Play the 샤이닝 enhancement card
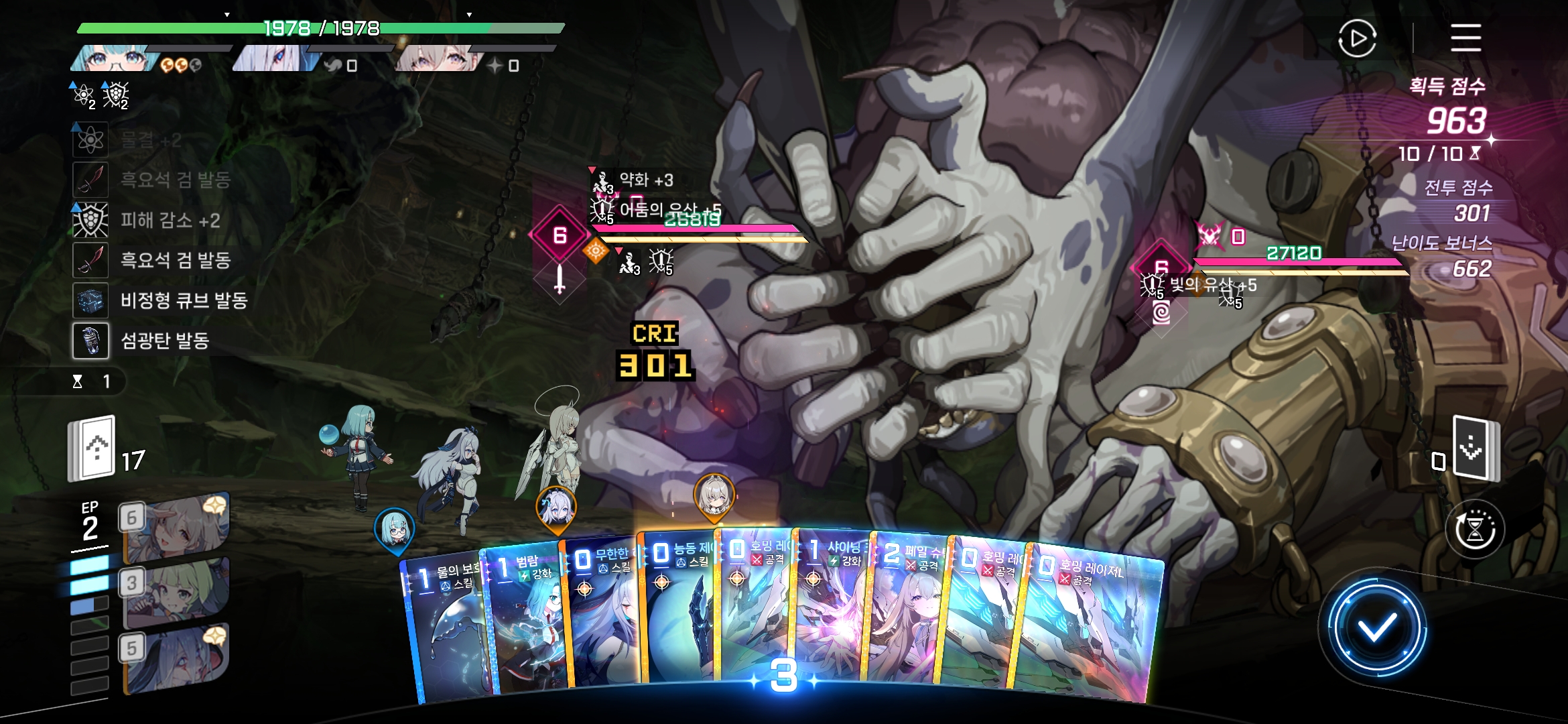 [x=831, y=607]
